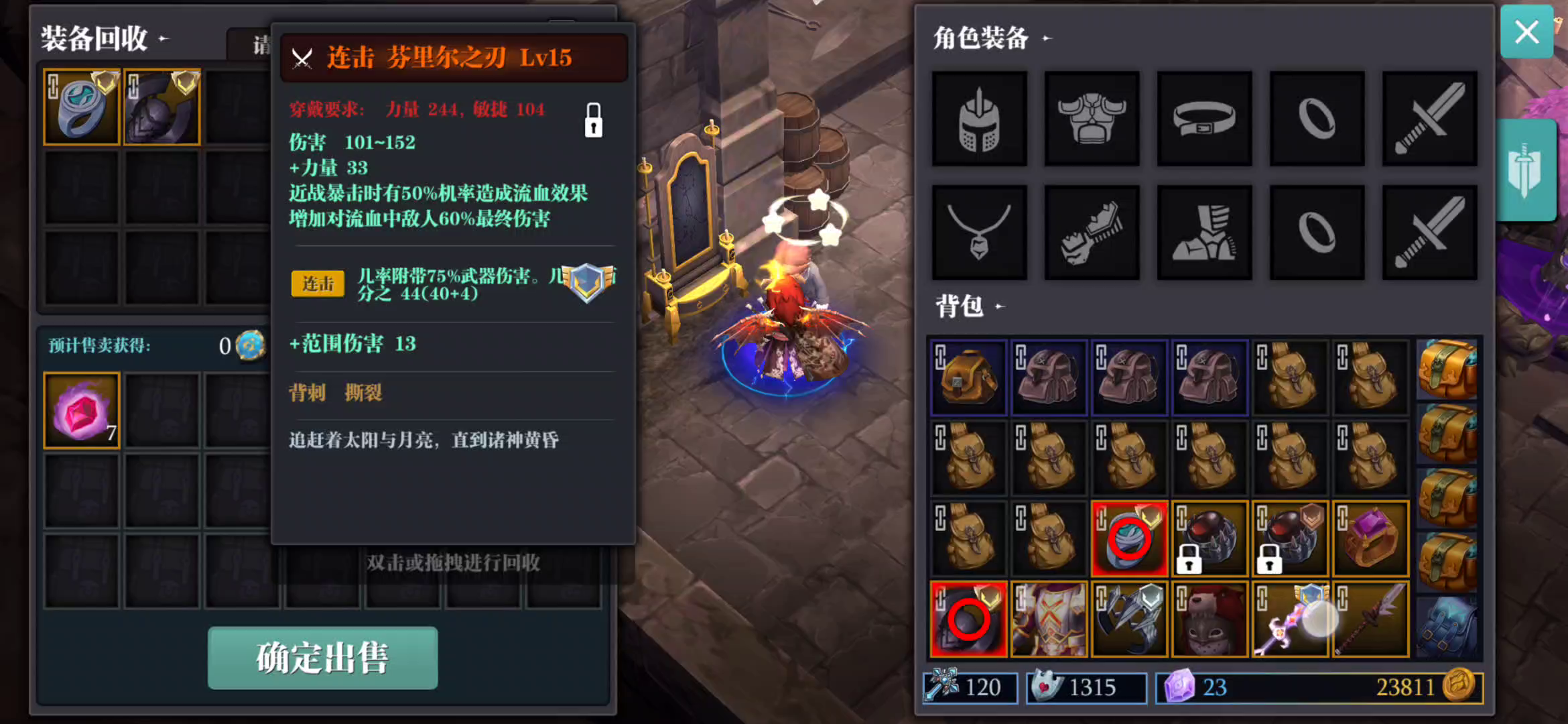Click the pink gem stack with count 7
The width and height of the screenshot is (1568, 724).
click(x=80, y=409)
